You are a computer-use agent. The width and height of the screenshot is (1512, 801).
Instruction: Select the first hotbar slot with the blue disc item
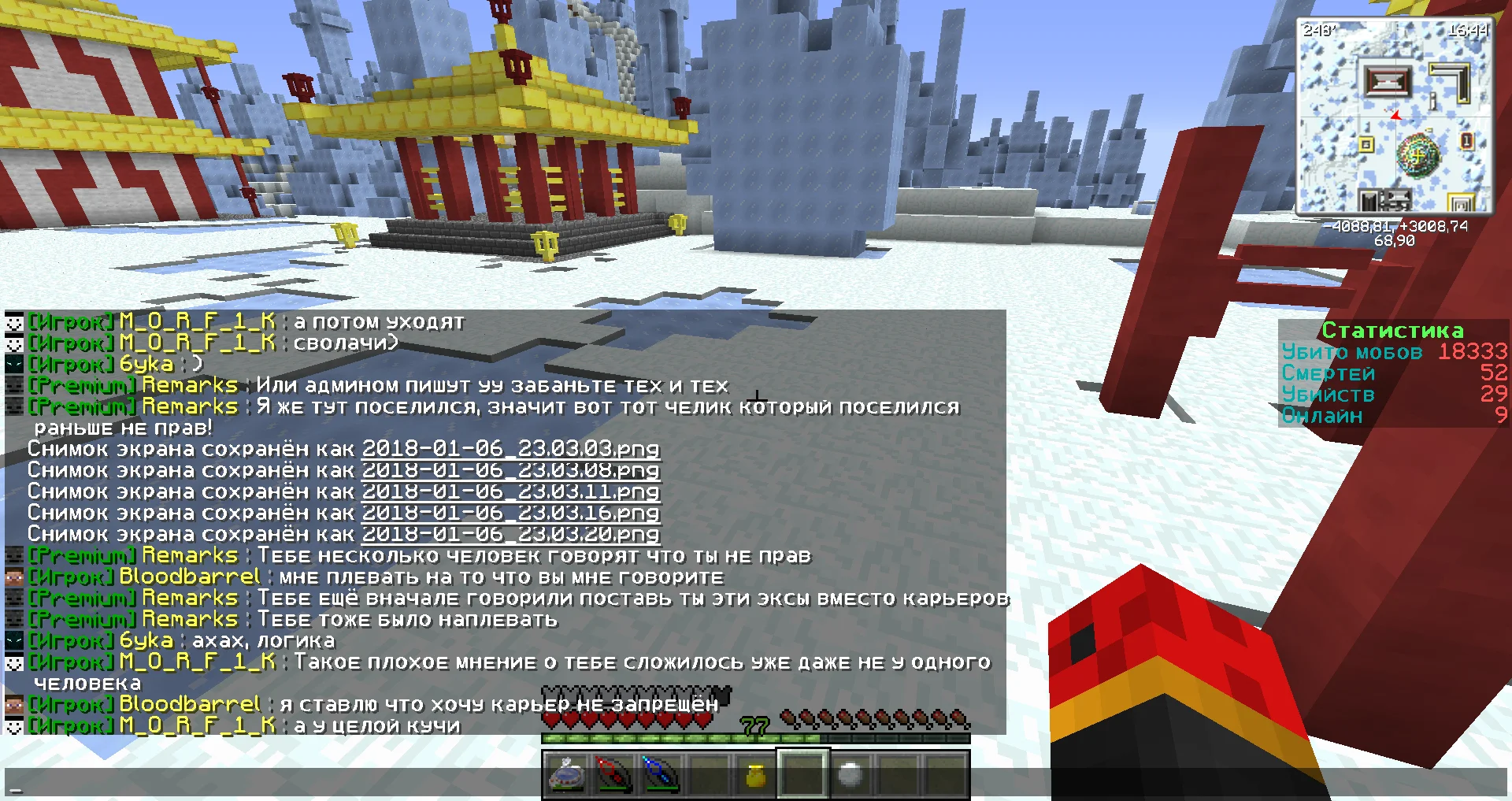[x=565, y=773]
